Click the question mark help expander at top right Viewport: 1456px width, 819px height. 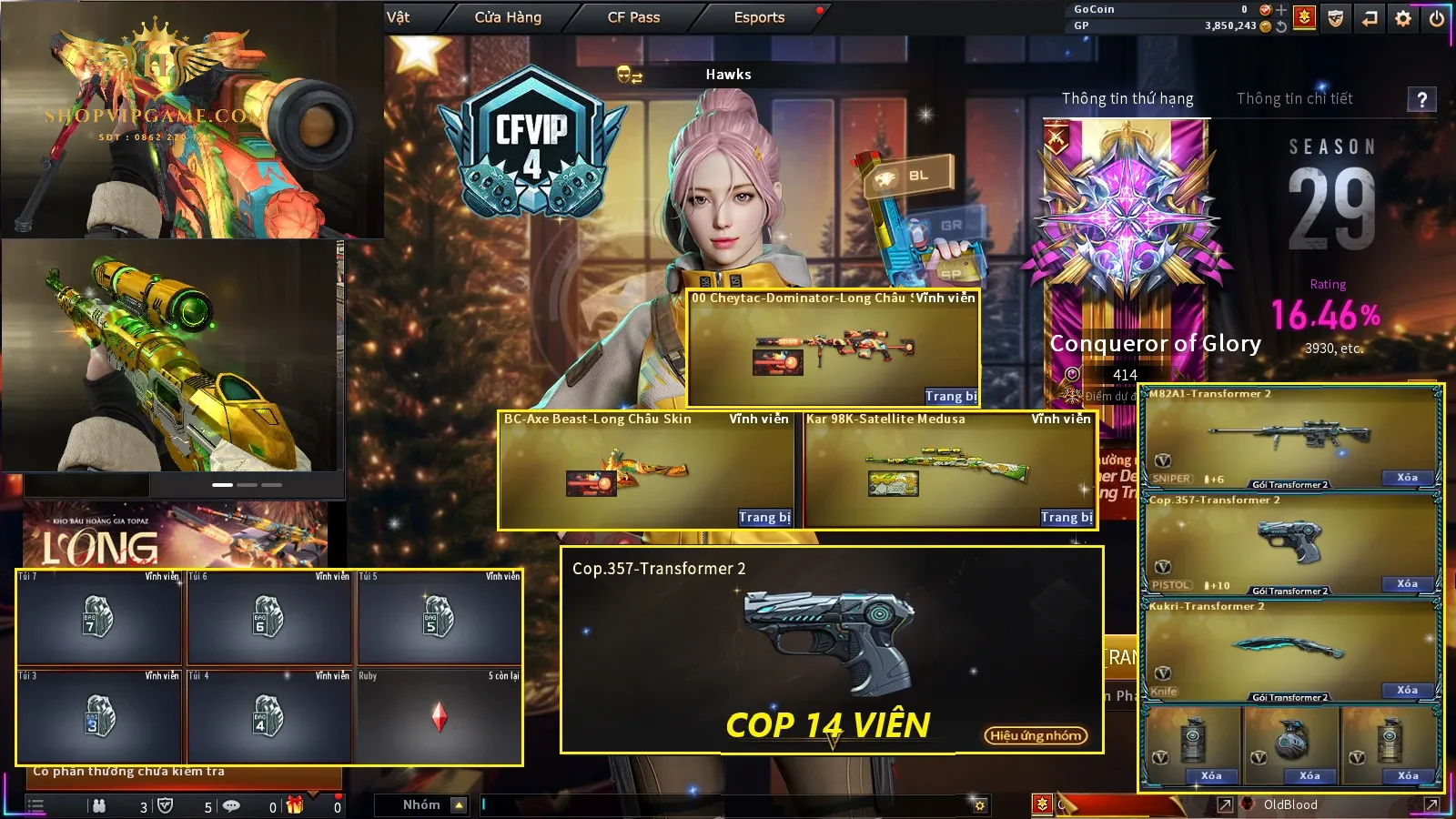click(1421, 100)
